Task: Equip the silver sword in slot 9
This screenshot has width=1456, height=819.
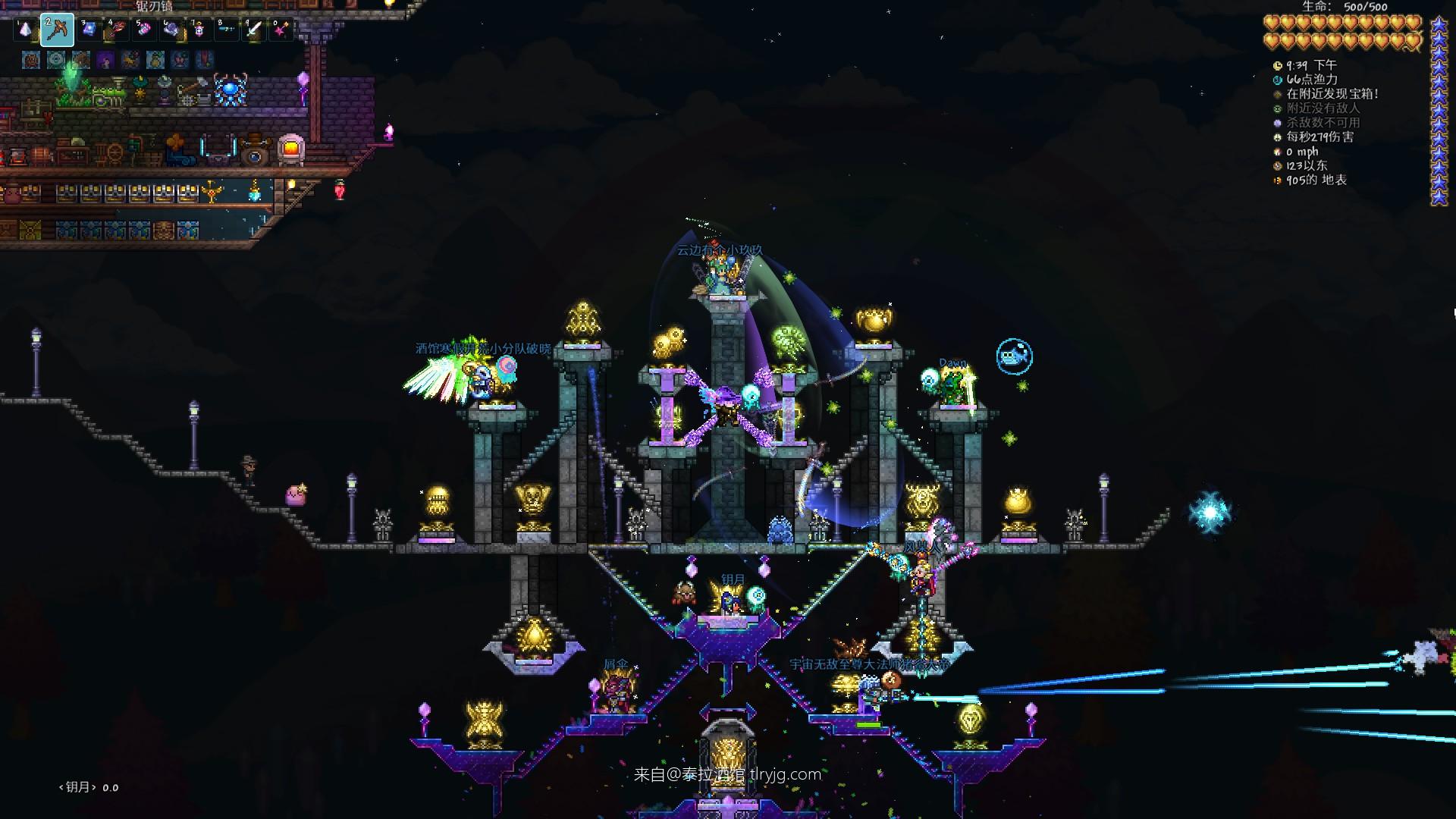Action: (253, 30)
